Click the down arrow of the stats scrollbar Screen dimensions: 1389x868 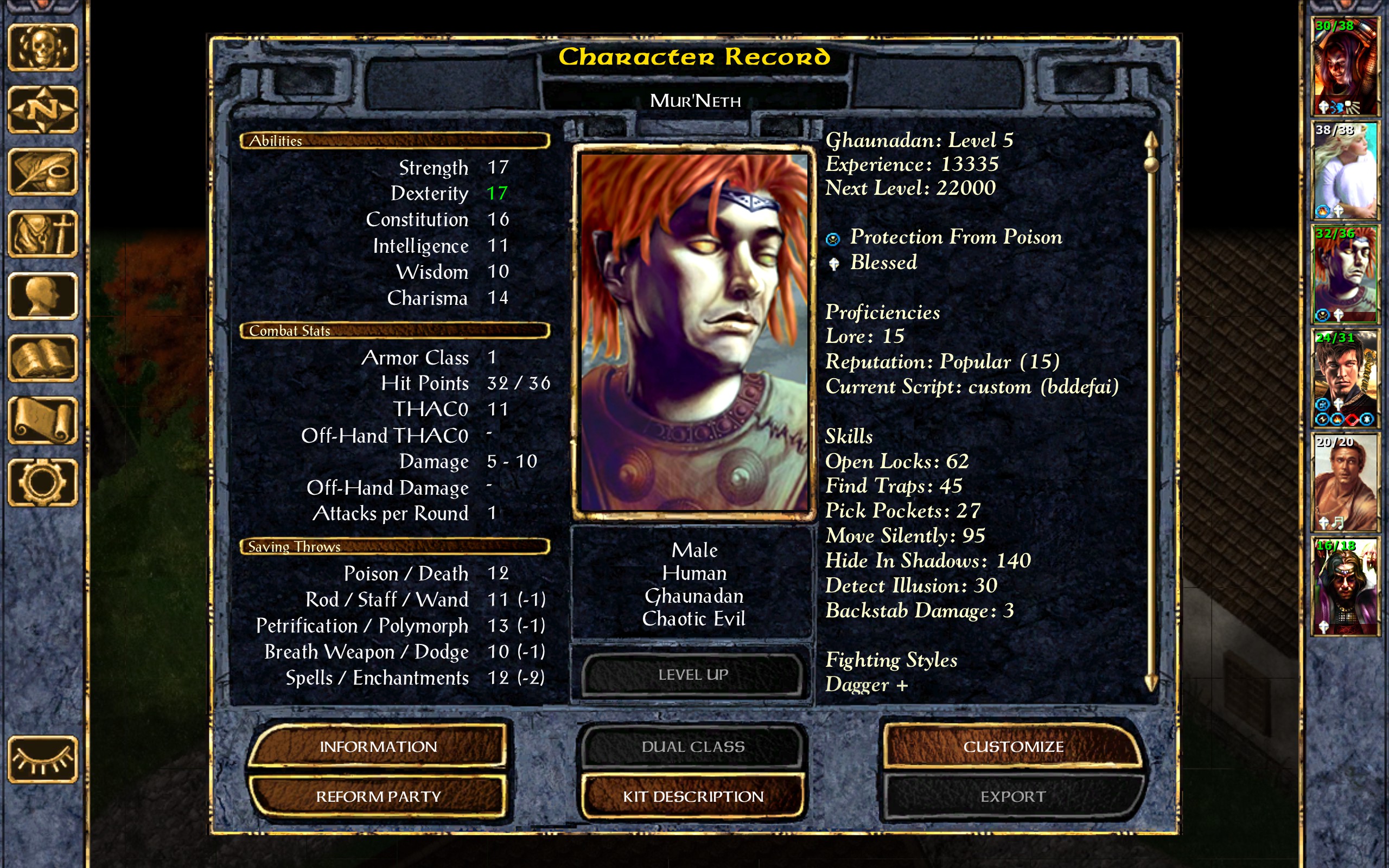(x=1151, y=682)
